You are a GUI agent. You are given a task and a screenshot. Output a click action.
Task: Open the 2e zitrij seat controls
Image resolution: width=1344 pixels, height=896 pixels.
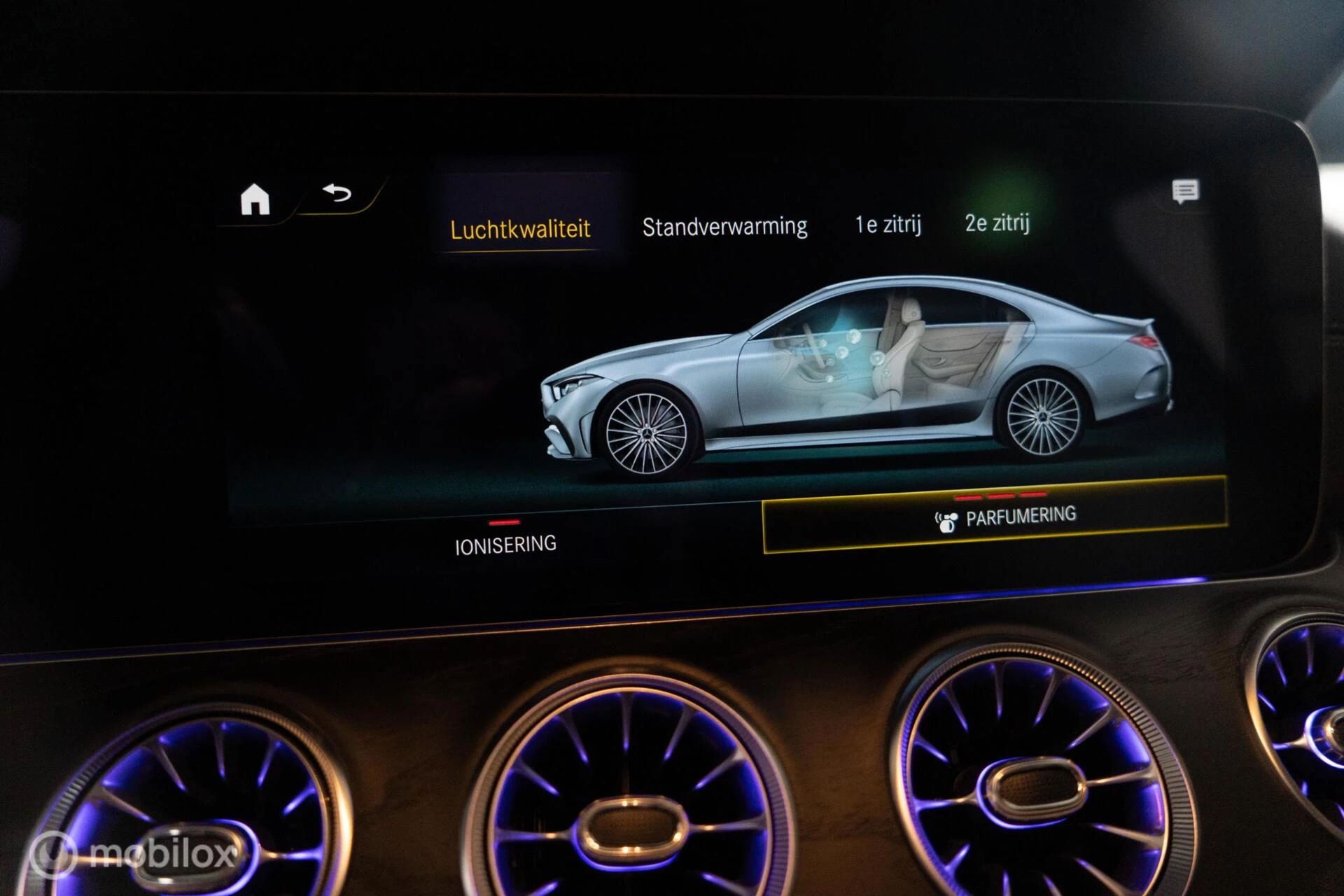997,224
